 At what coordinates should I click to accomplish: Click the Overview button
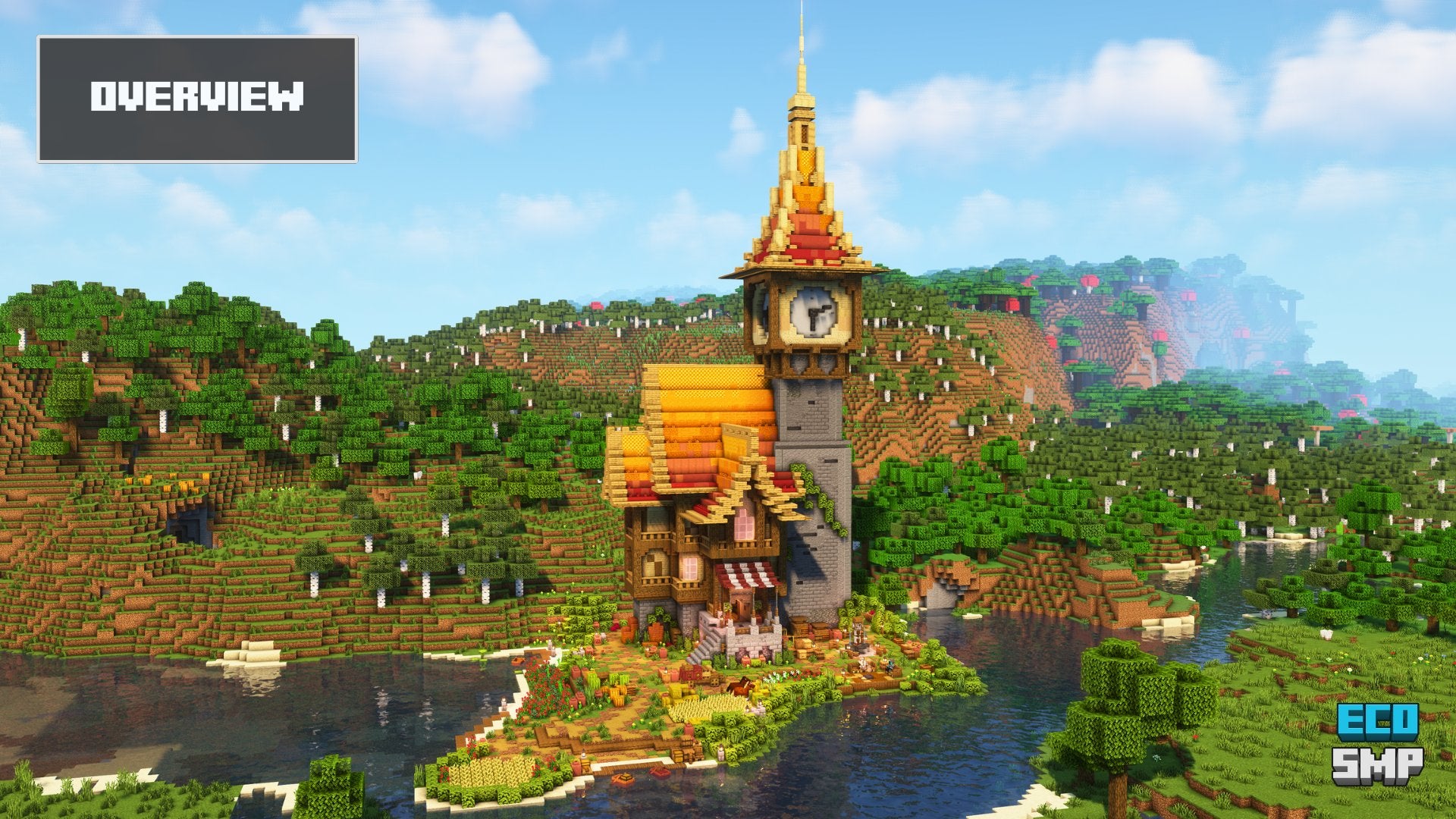tap(197, 99)
